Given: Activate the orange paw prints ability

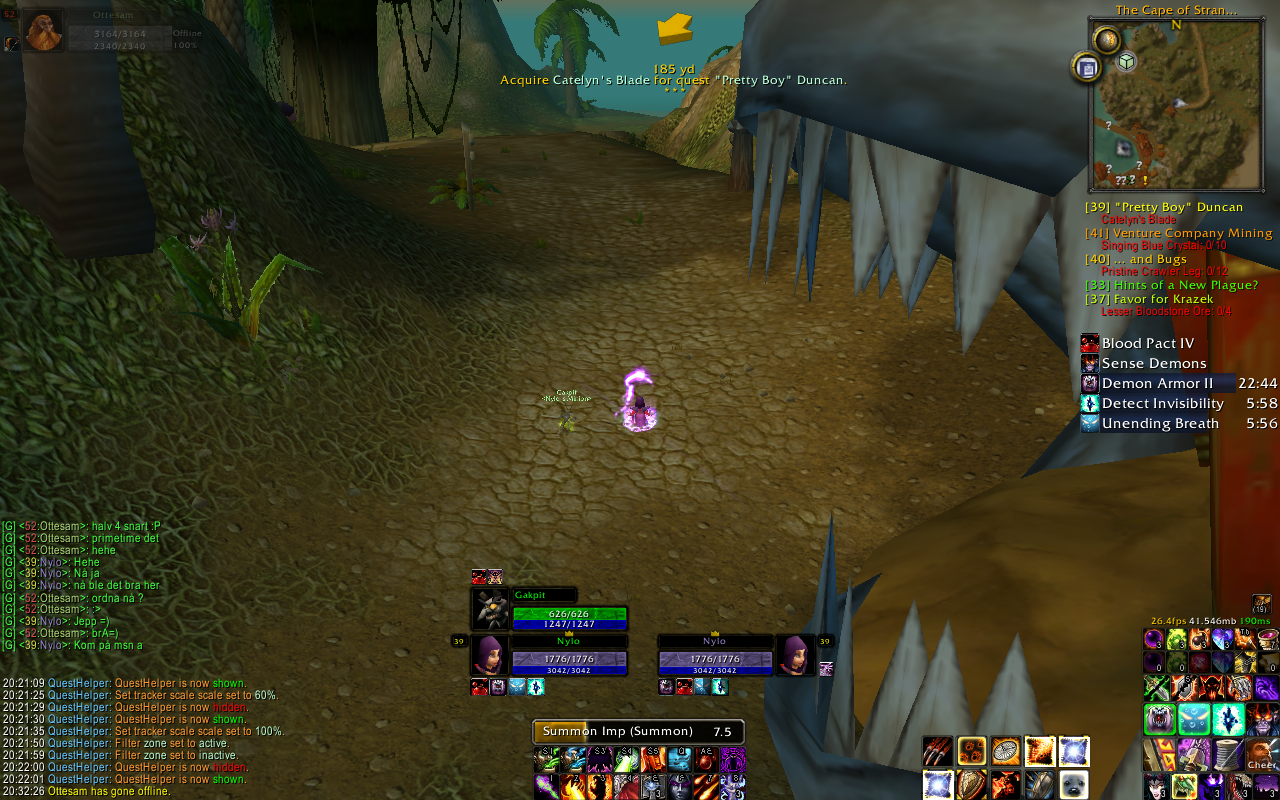Looking at the screenshot, I should (x=973, y=750).
